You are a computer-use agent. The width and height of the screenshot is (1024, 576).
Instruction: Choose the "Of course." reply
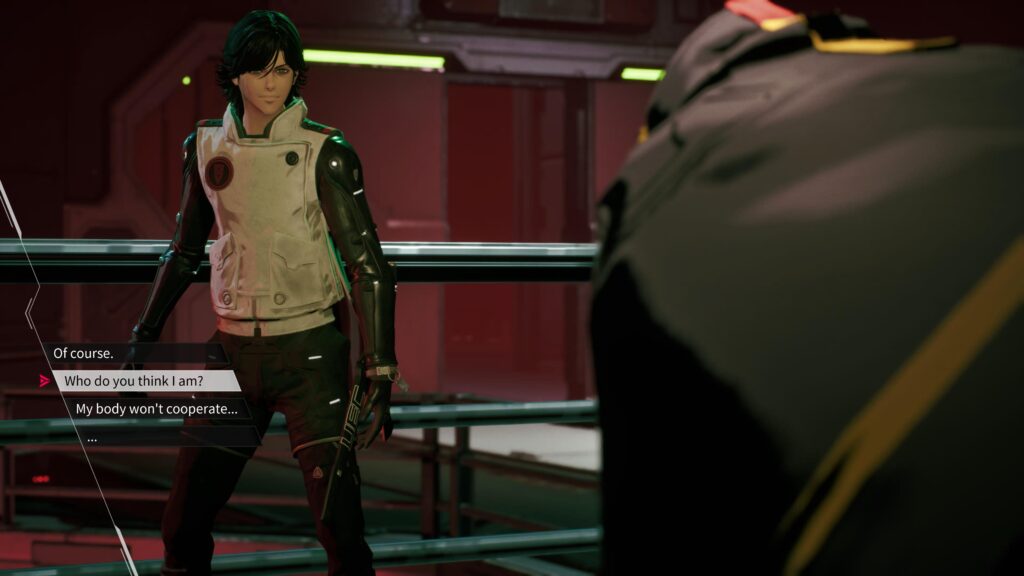pos(82,353)
